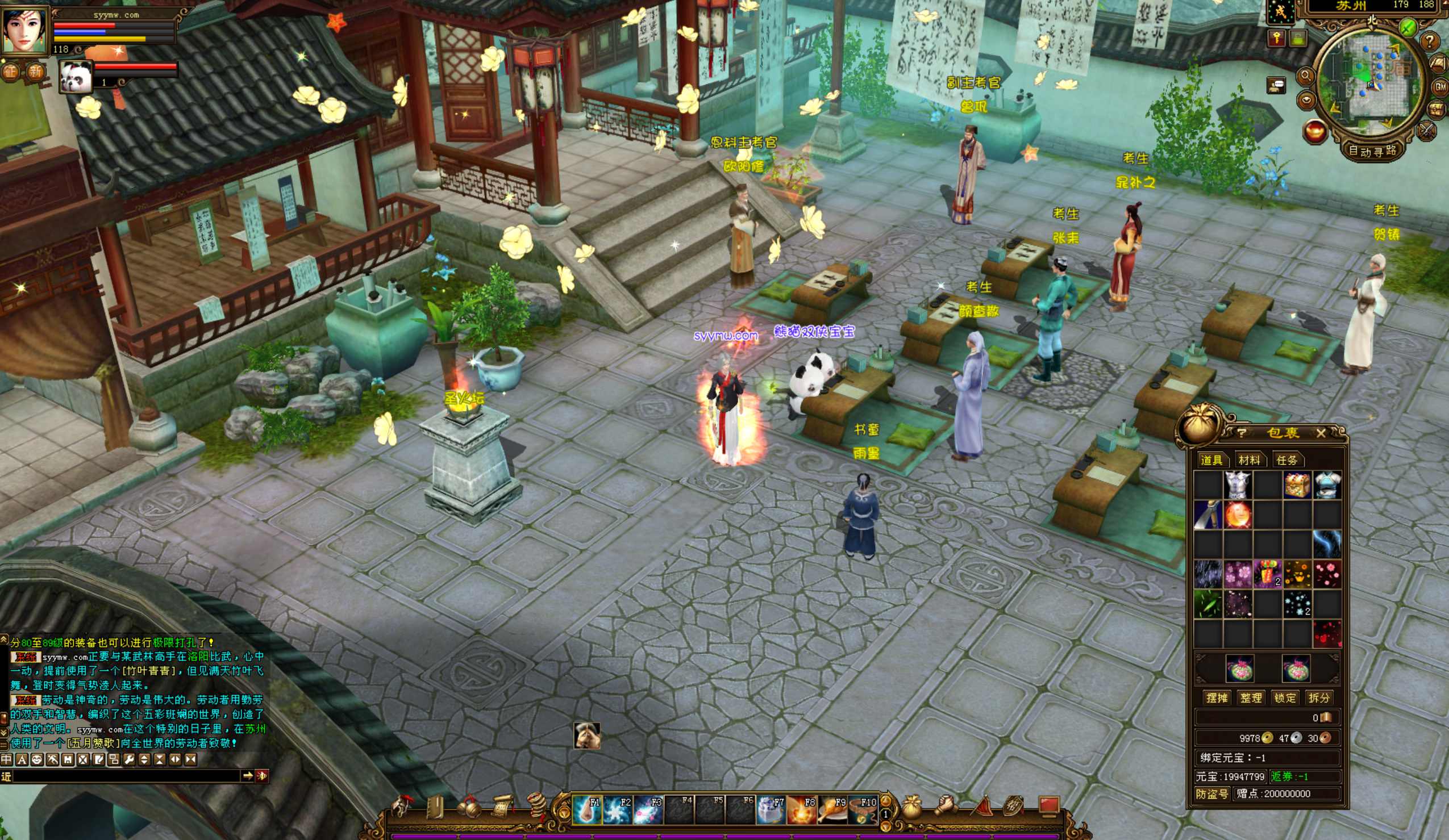Open the GM help button by the minimap
This screenshot has height=840, width=1449.
tap(1440, 87)
